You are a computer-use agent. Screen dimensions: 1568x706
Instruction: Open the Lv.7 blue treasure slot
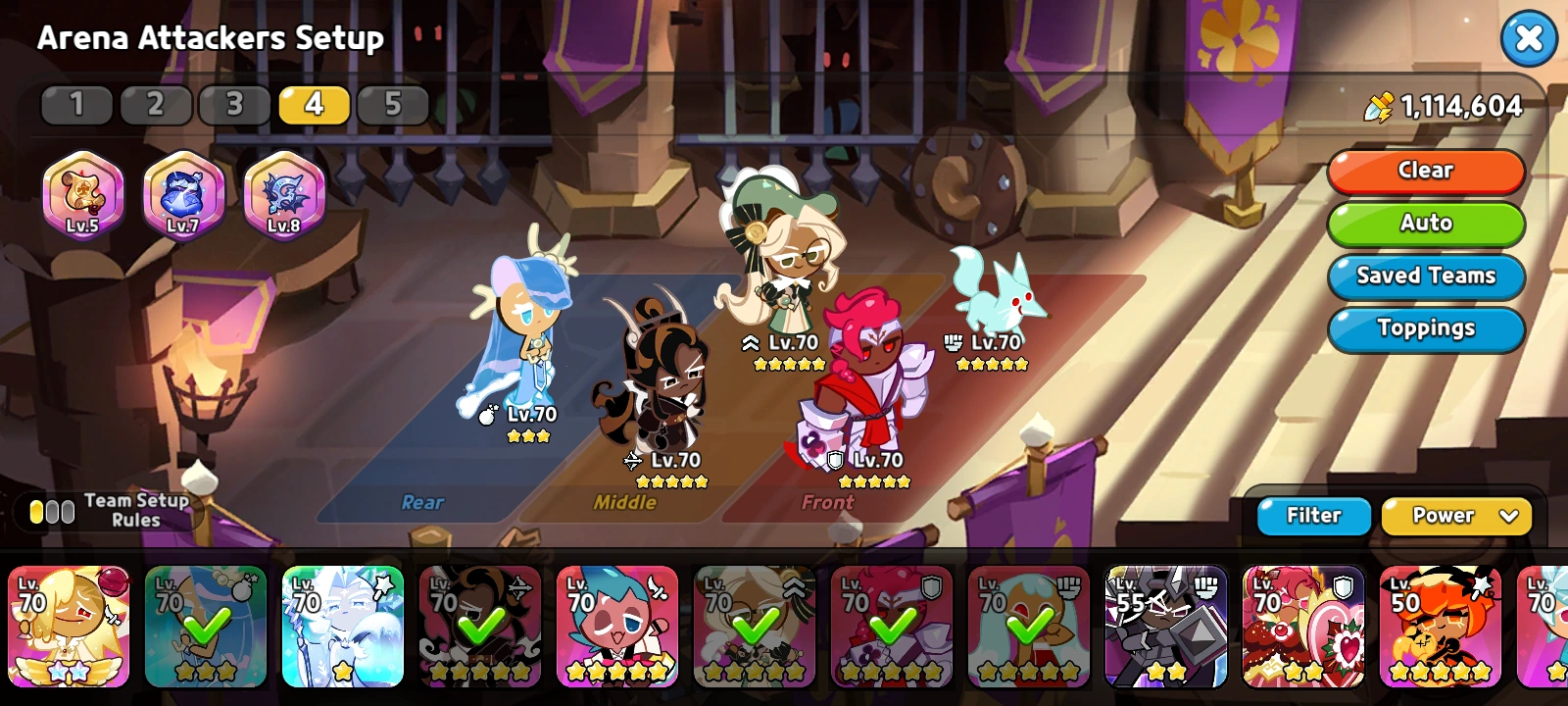(183, 194)
